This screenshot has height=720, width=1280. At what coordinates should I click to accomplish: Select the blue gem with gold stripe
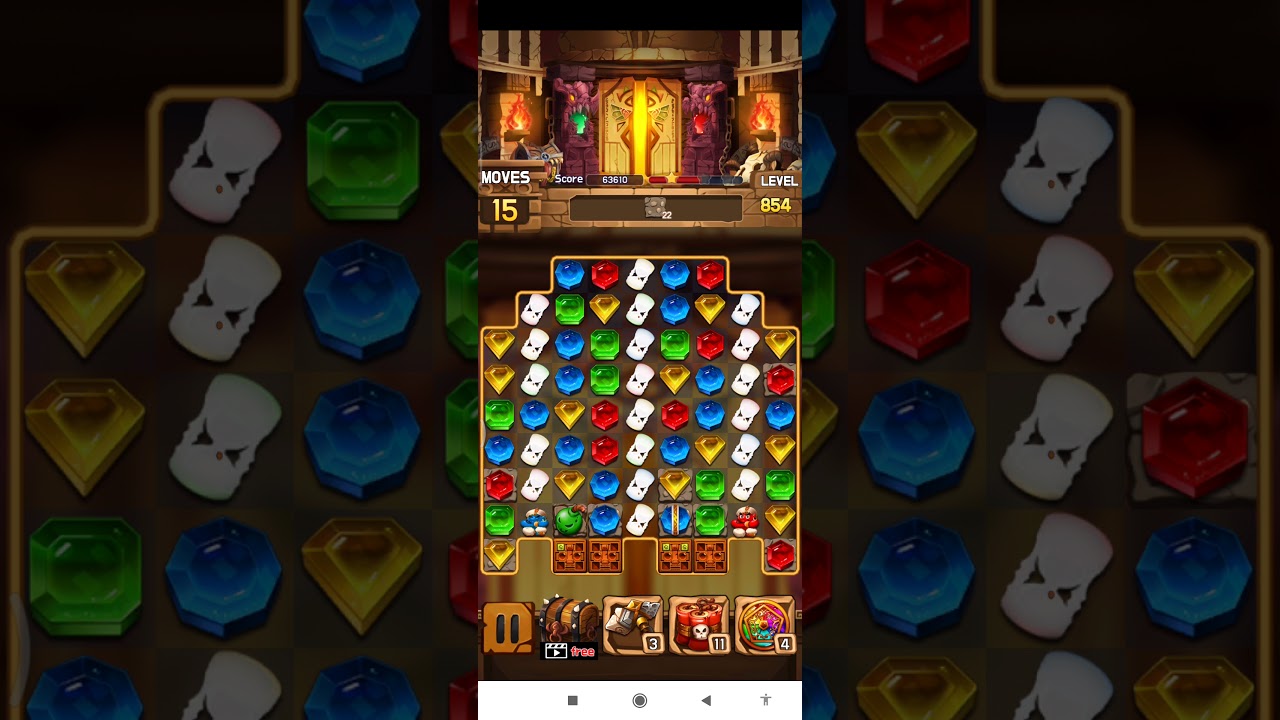tap(675, 520)
